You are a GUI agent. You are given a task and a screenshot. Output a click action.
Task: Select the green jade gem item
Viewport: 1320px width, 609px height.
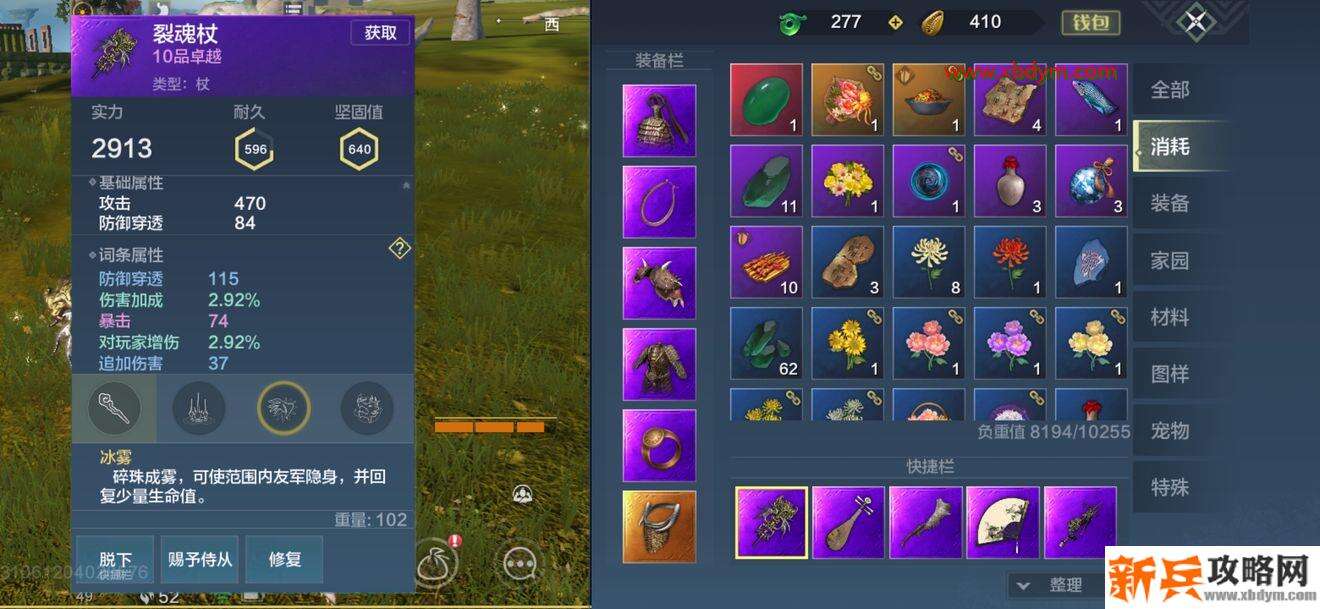click(766, 100)
